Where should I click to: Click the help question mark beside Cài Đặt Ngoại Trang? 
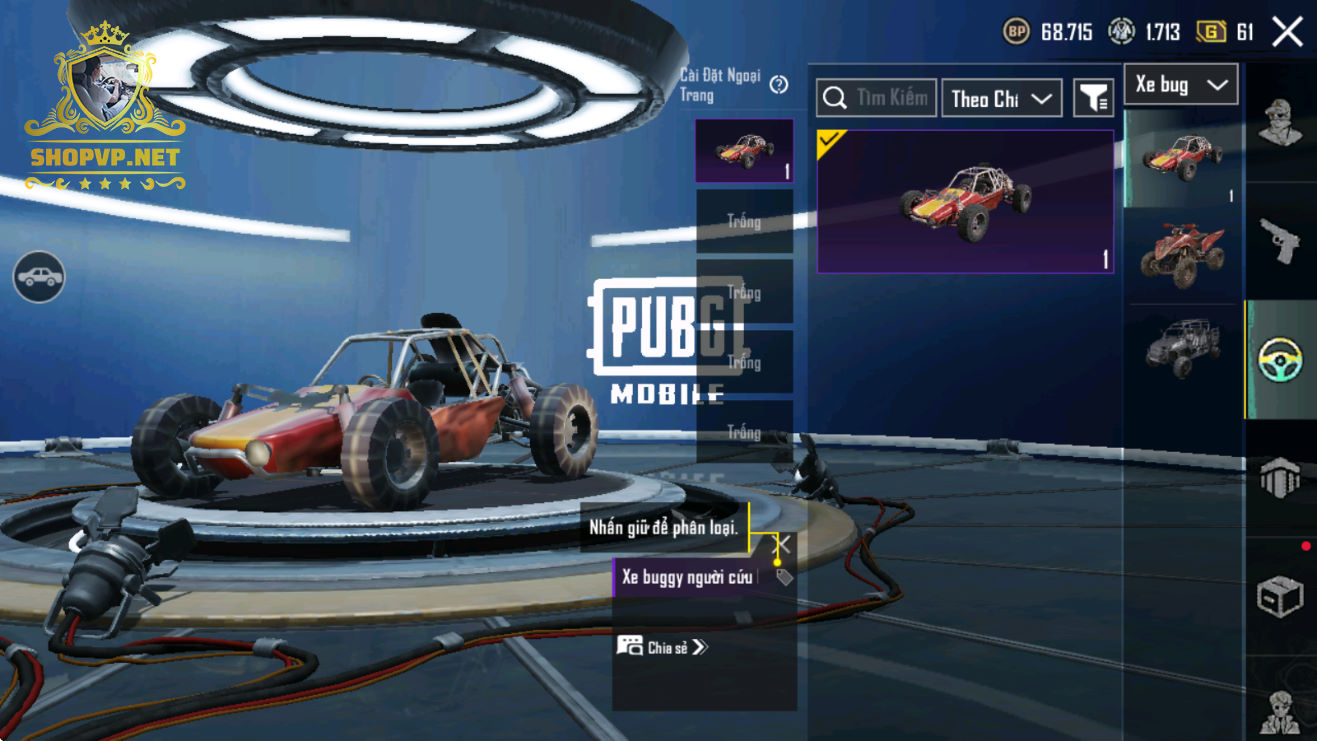click(779, 85)
